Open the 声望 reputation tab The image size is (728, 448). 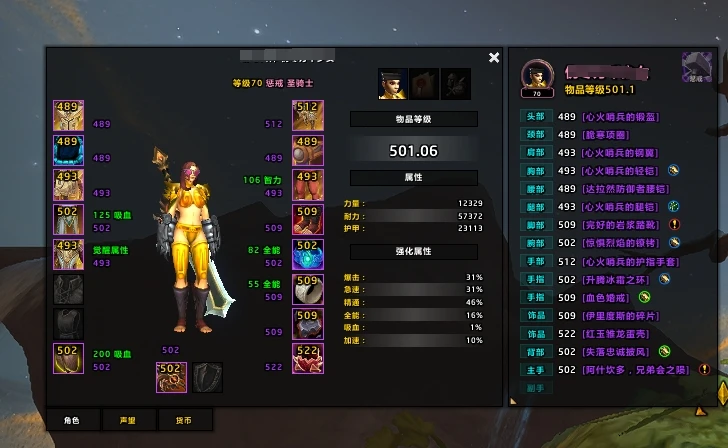click(127, 420)
